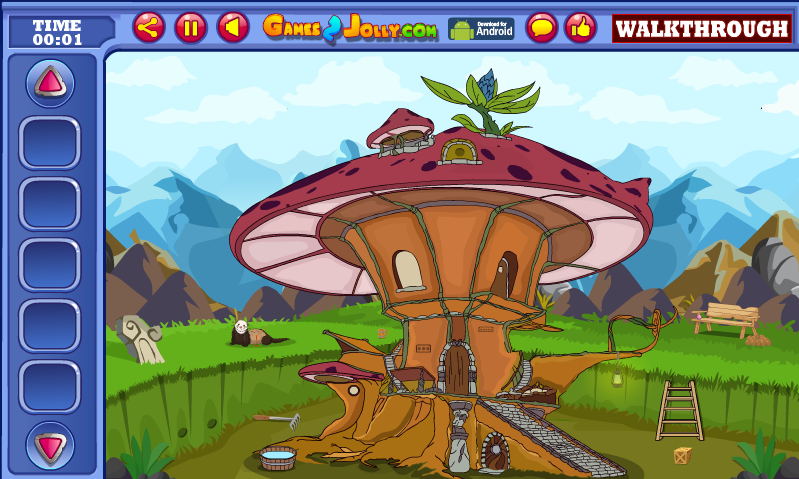Visit the GamesJolly.com logo link
This screenshot has width=799, height=479.
350,28
